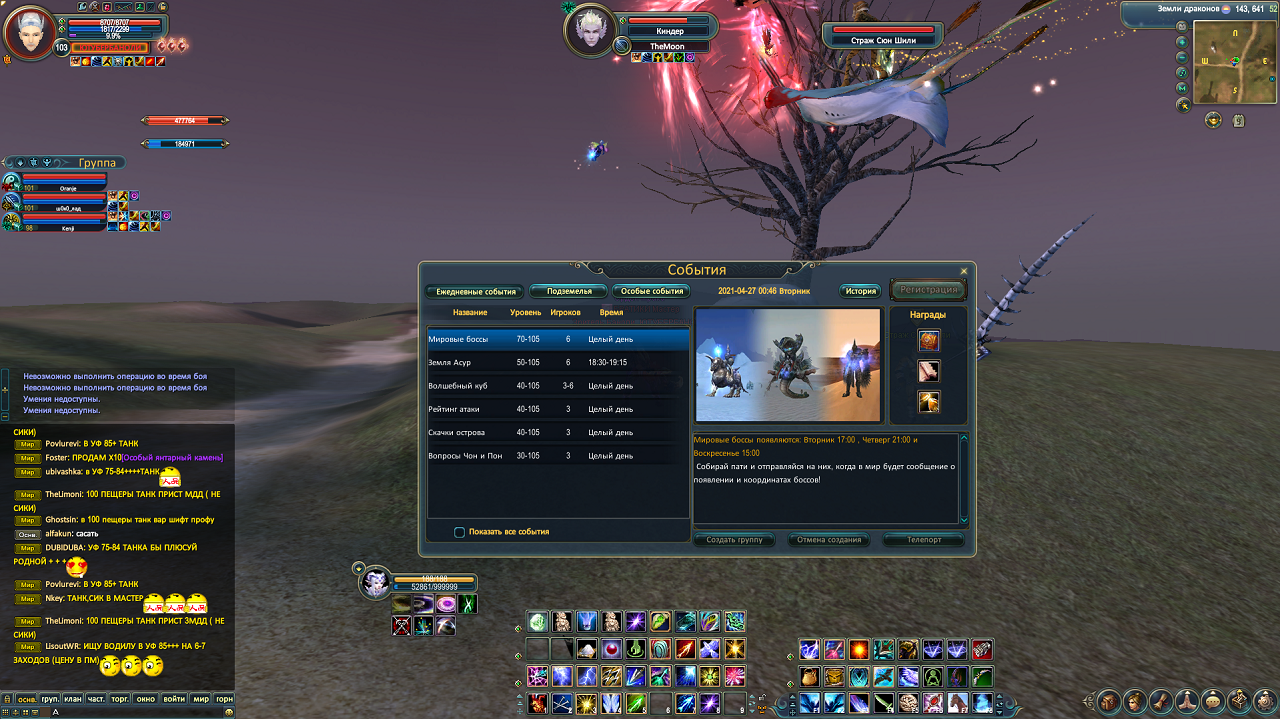Show the Особые события tab
Viewport: 1280px width, 719px height.
[x=652, y=291]
